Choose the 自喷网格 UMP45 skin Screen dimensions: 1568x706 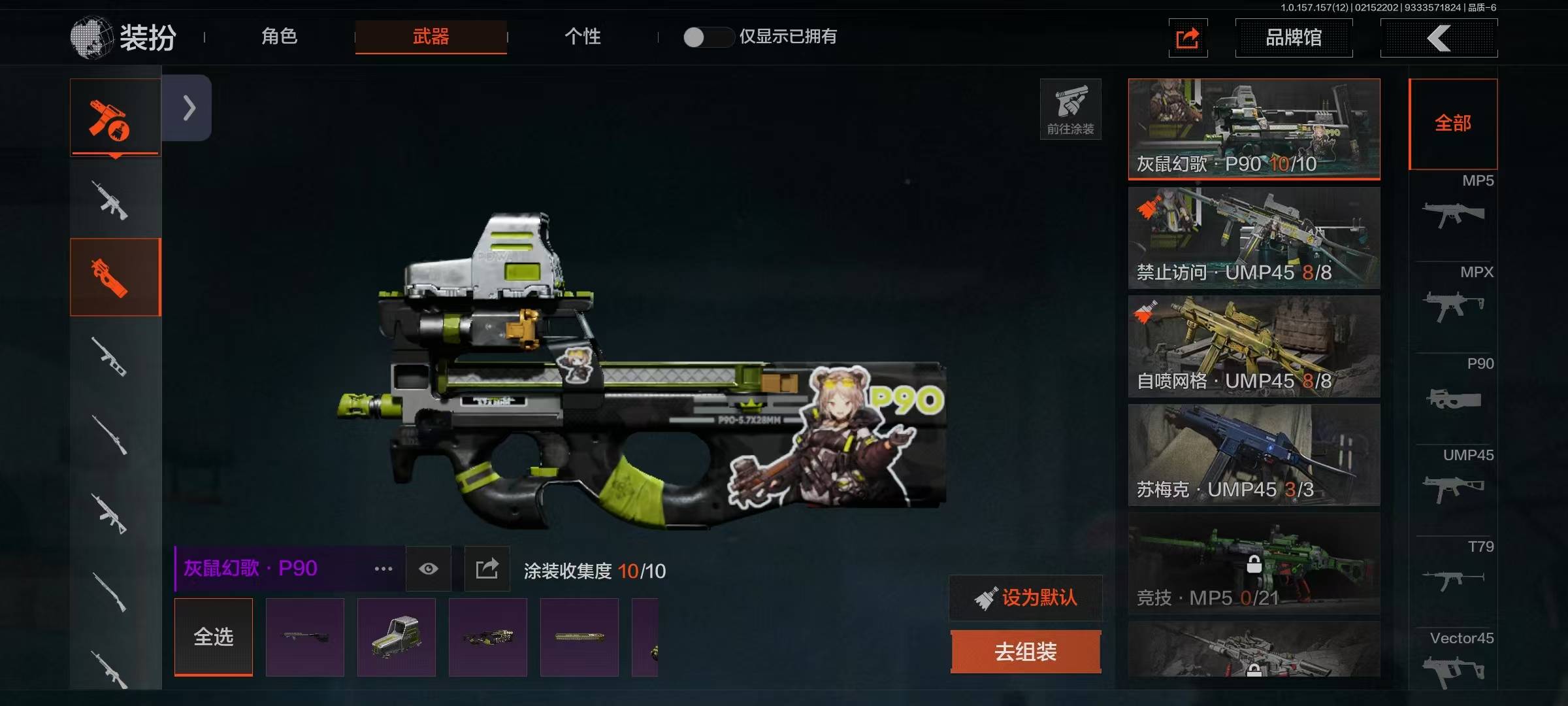click(1254, 346)
